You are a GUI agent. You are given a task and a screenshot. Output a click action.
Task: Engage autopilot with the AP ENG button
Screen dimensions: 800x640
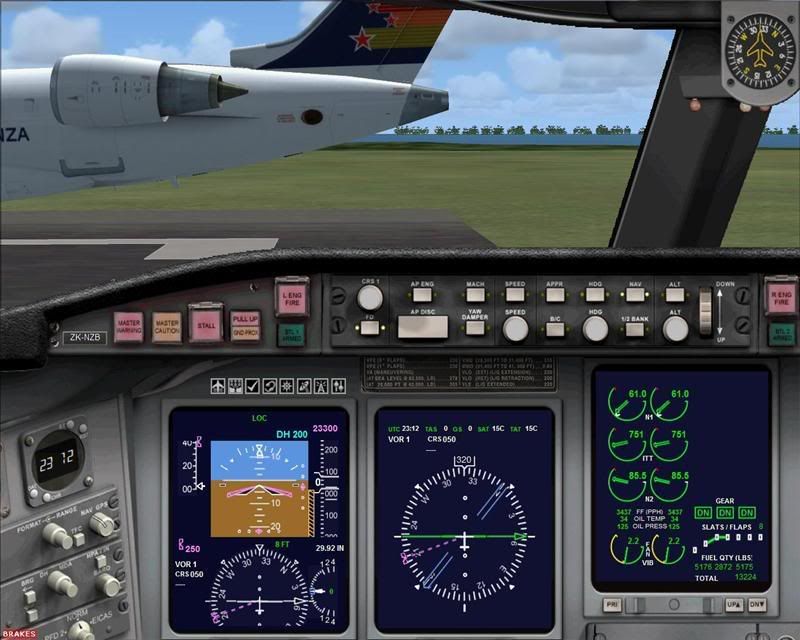tap(421, 295)
